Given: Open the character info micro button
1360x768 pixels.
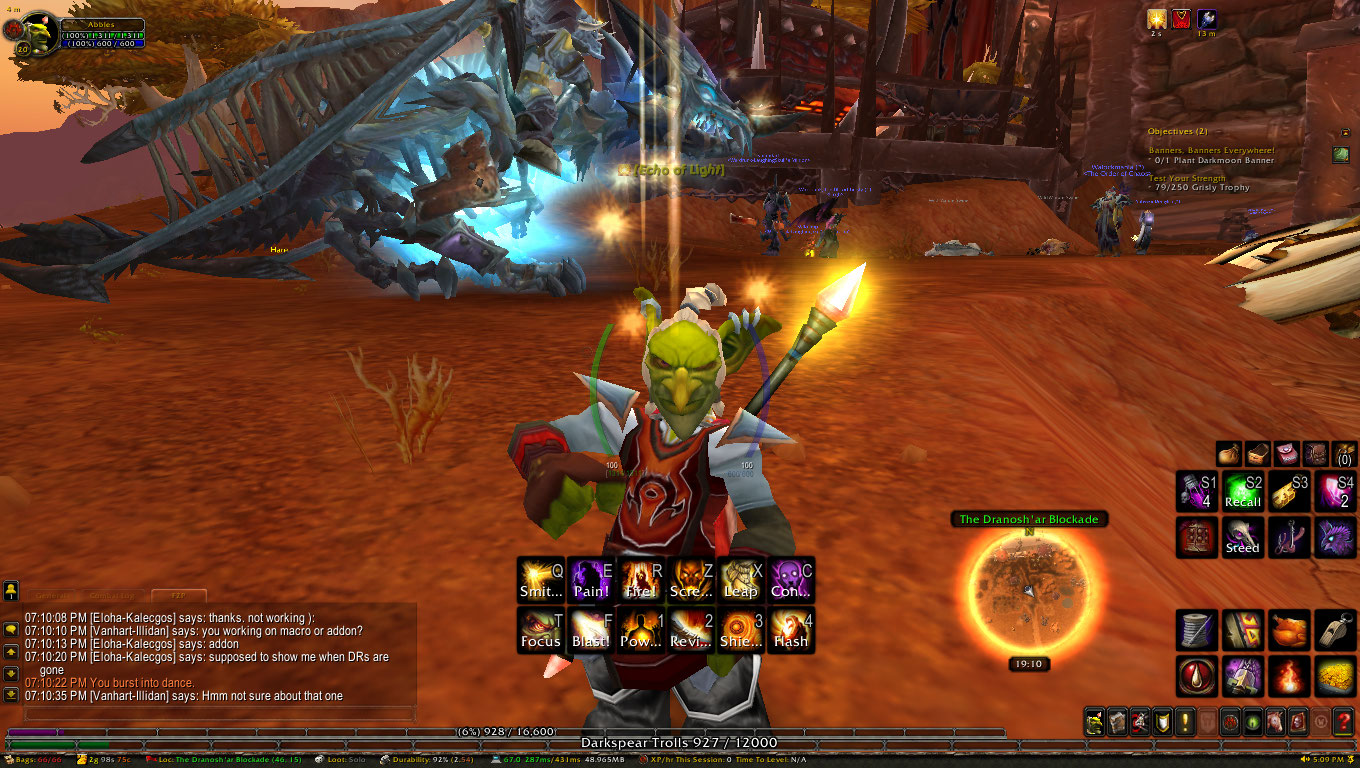Looking at the screenshot, I should point(1096,720).
